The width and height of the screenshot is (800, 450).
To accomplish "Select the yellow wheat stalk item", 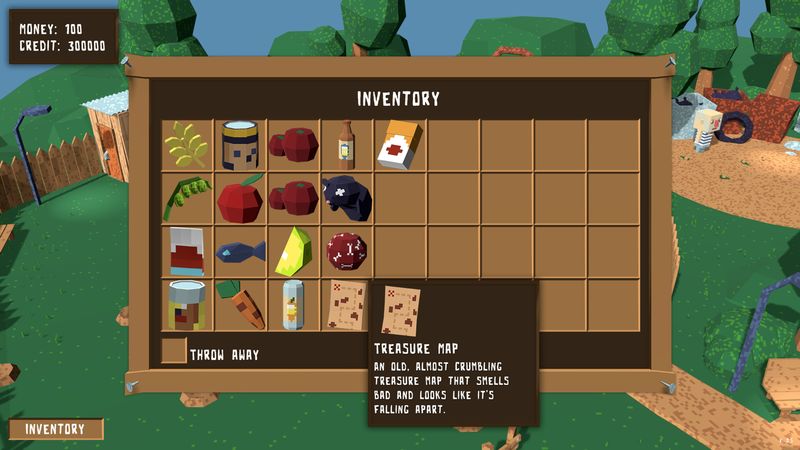I will click(x=188, y=146).
